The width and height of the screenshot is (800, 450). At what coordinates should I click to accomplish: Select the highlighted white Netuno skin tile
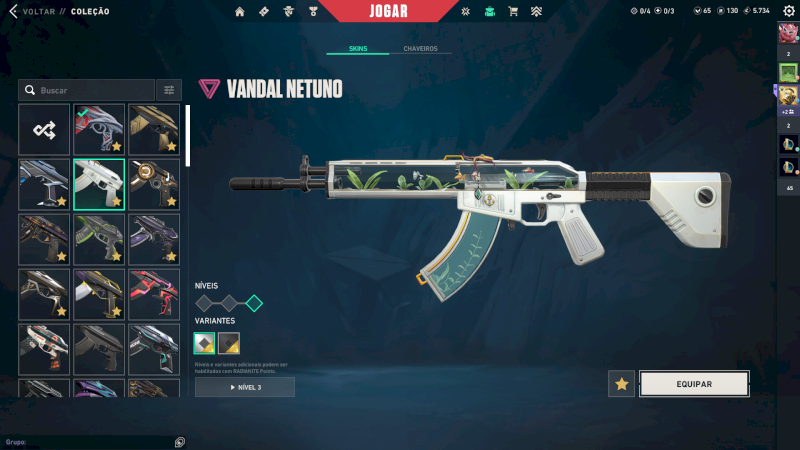pyautogui.click(x=99, y=184)
